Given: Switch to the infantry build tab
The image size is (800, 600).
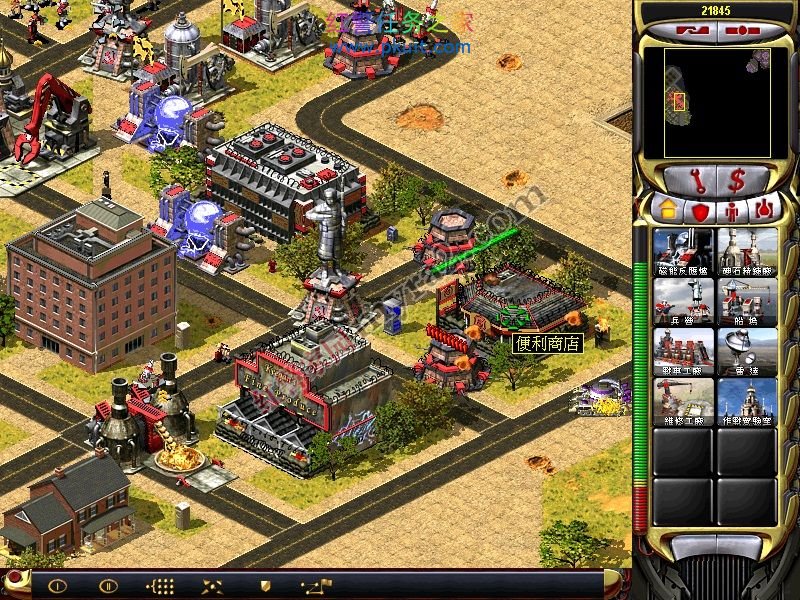Looking at the screenshot, I should point(731,210).
